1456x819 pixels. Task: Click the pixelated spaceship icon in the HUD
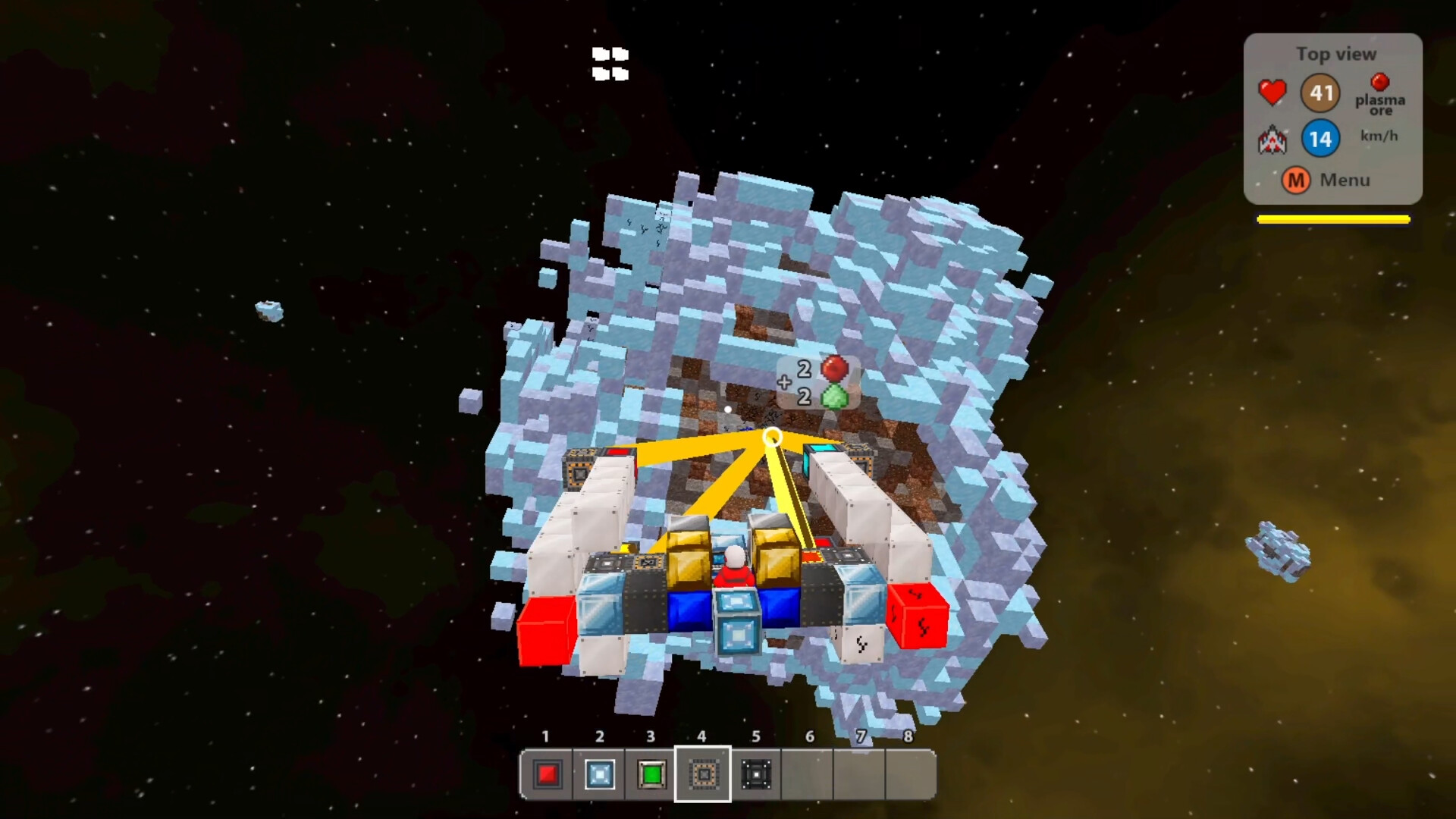tap(1272, 139)
